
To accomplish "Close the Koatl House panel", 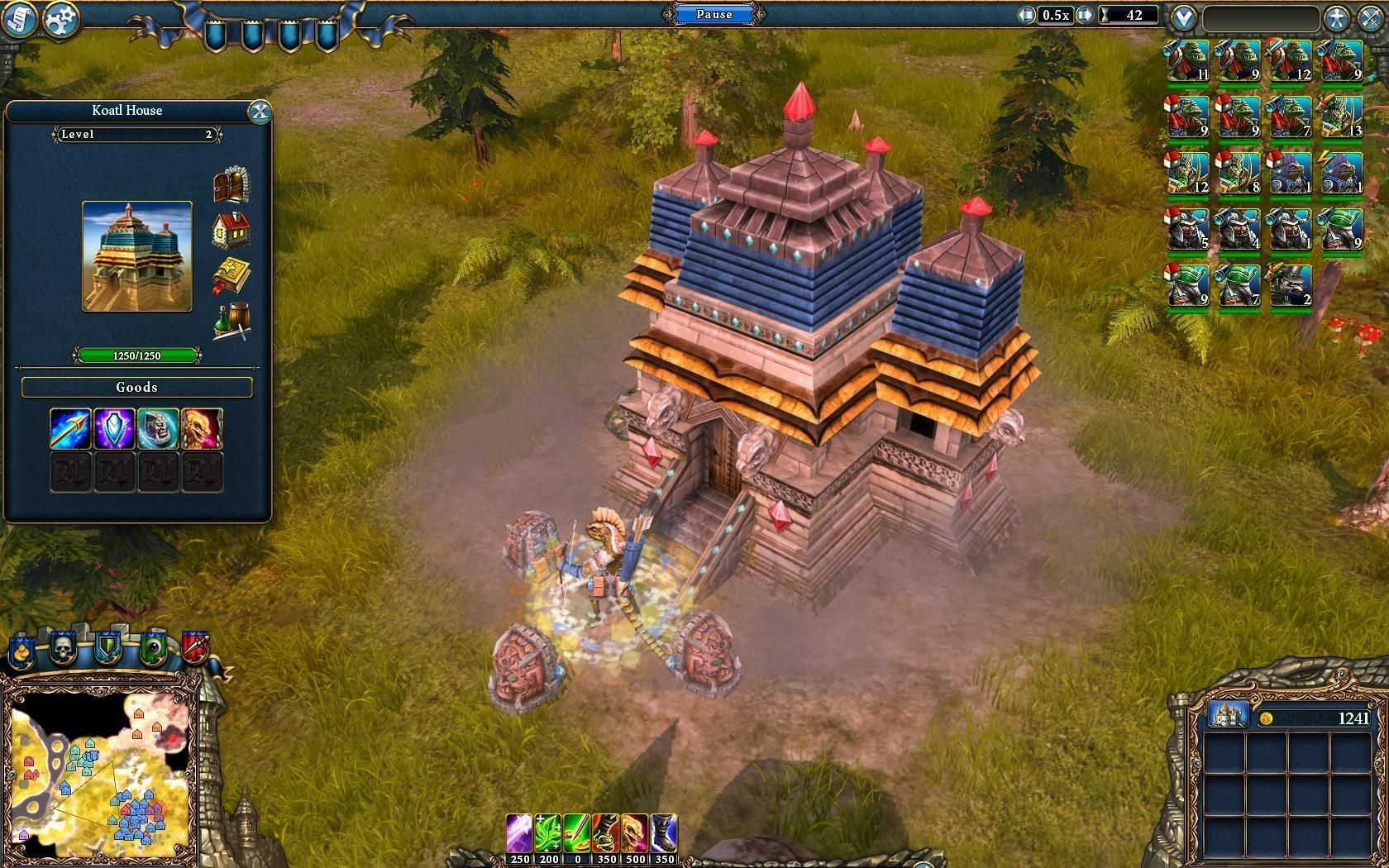I will (260, 112).
